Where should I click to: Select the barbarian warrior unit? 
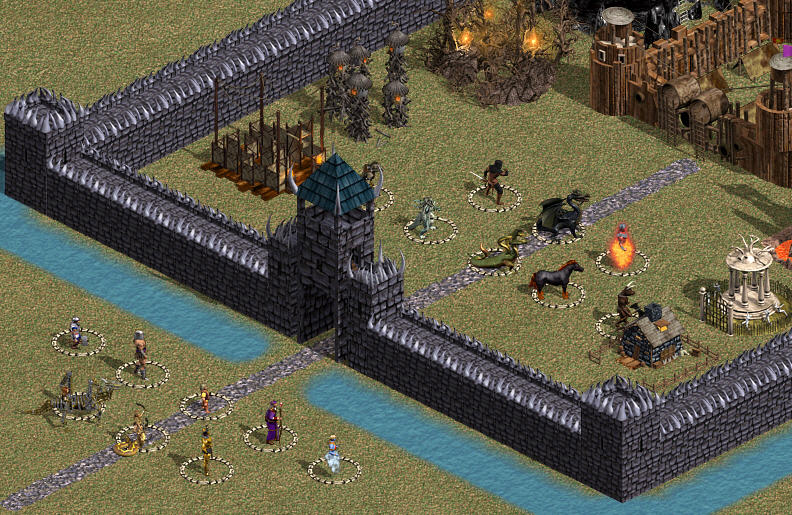(141, 355)
